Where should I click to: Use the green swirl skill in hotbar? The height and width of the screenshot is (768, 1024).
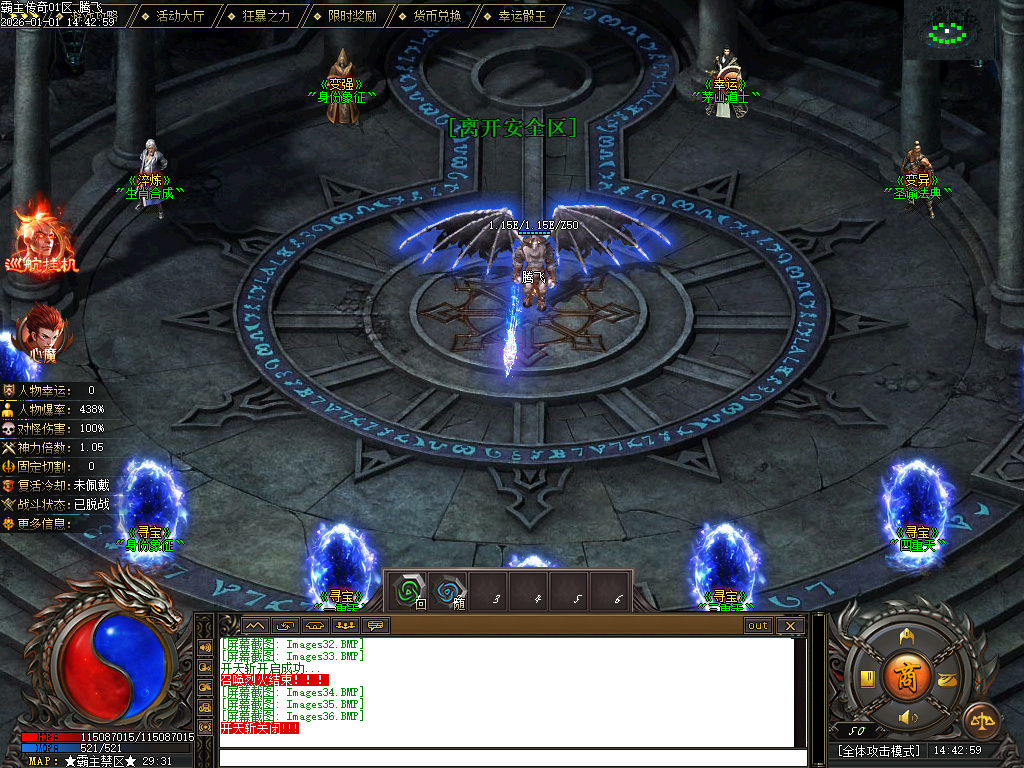[407, 591]
